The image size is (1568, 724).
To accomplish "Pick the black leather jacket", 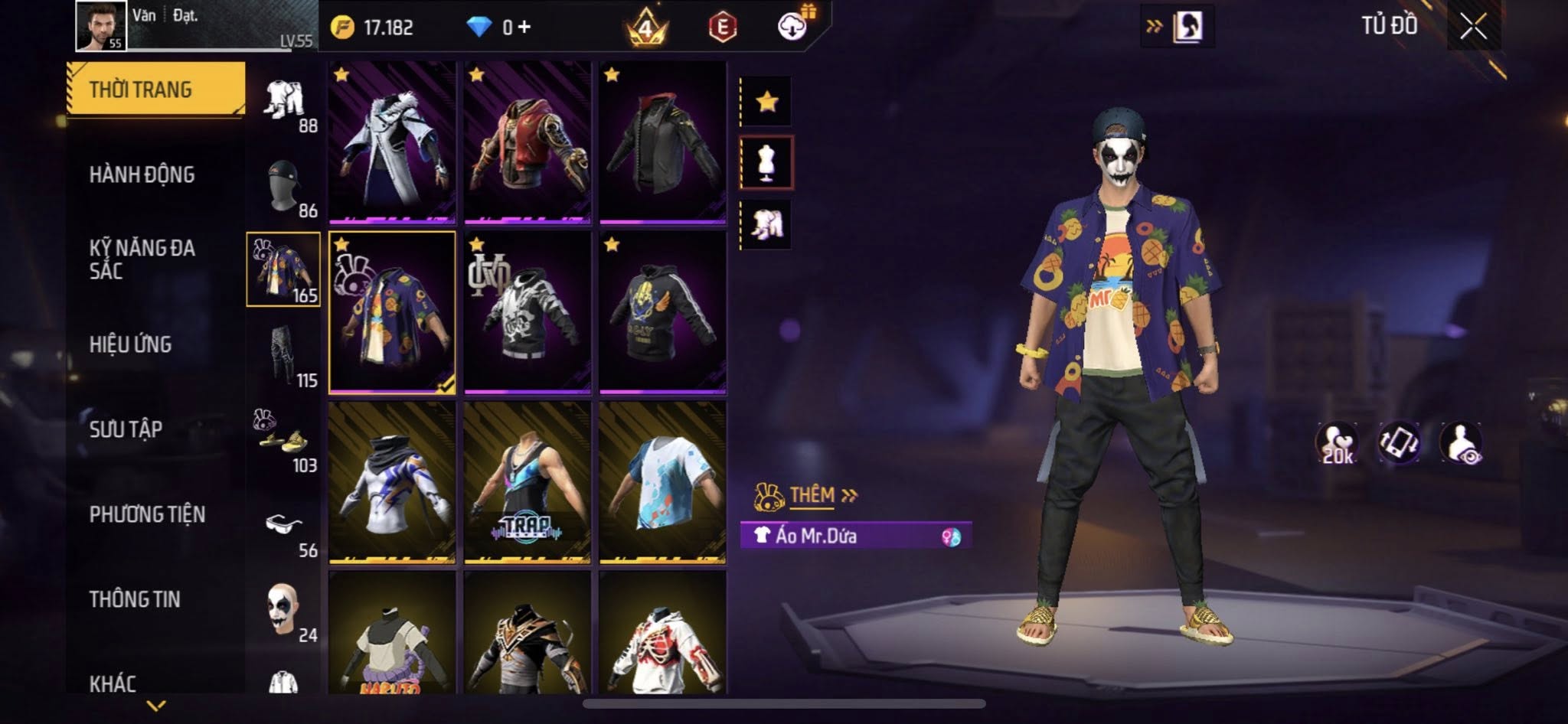I will [x=662, y=143].
